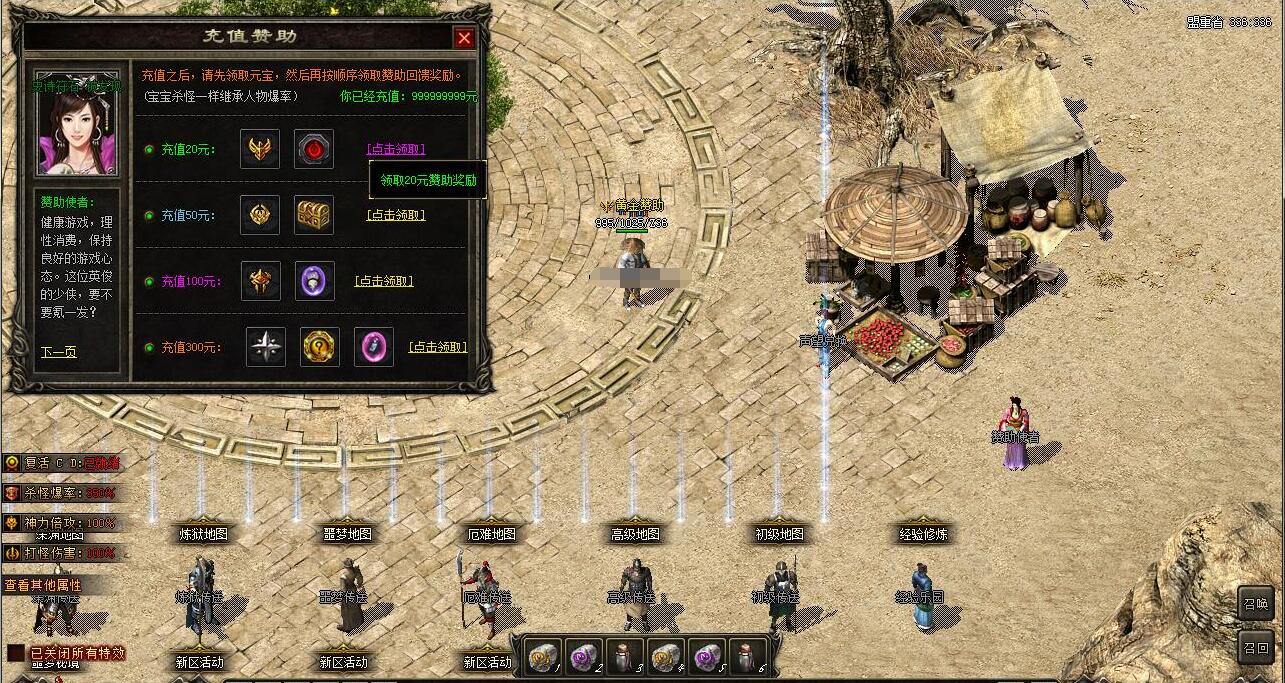The height and width of the screenshot is (683, 1285).
Task: Select the gold question-mark medal reward icon
Action: coord(320,347)
